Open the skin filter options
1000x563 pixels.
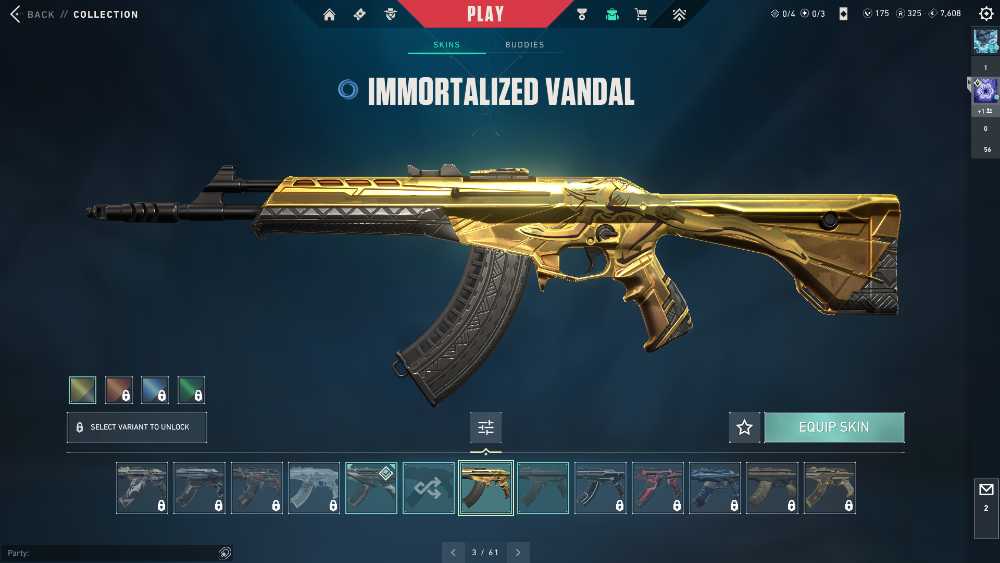486,427
